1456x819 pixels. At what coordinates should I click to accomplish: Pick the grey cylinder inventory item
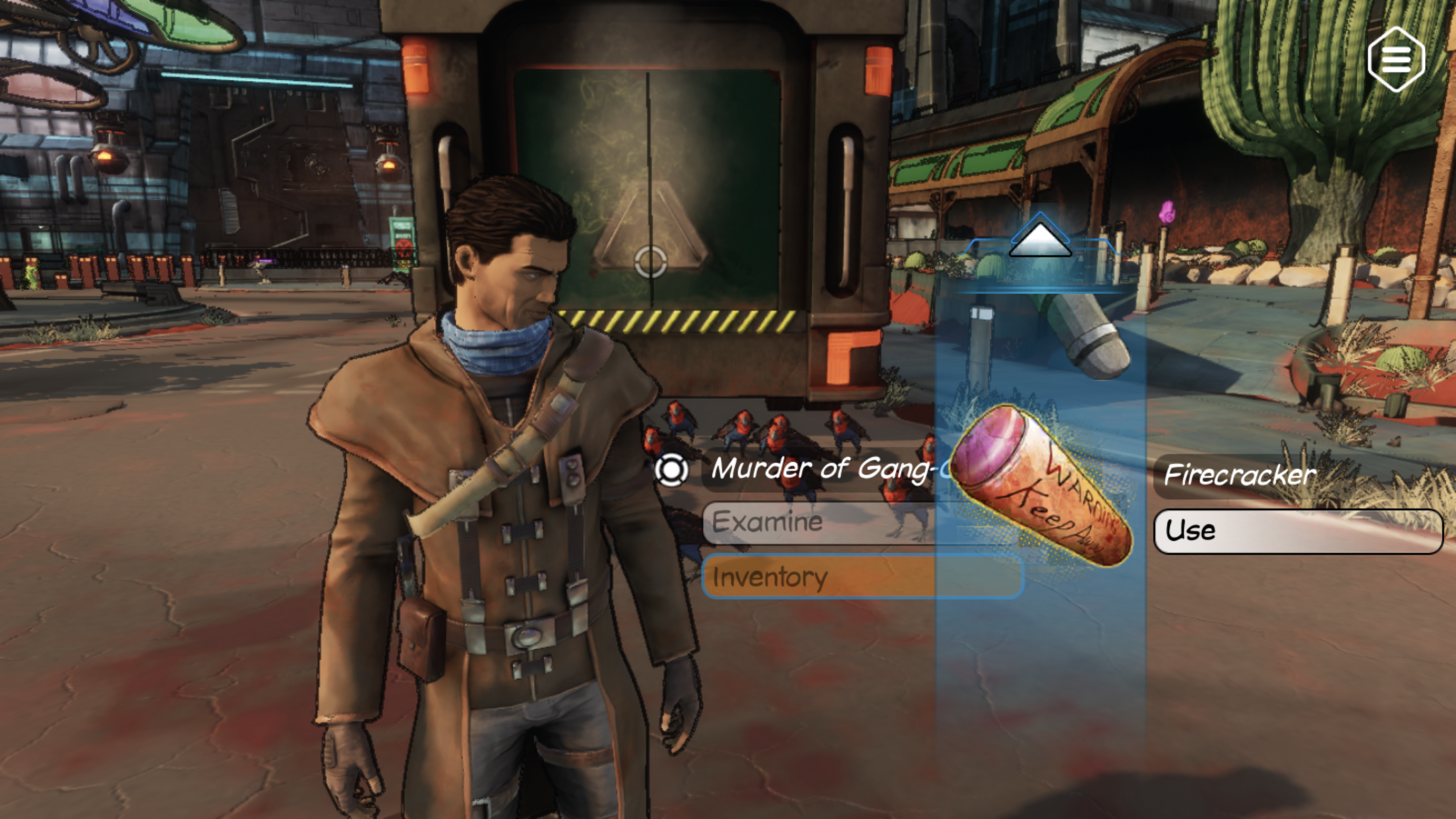[1088, 336]
